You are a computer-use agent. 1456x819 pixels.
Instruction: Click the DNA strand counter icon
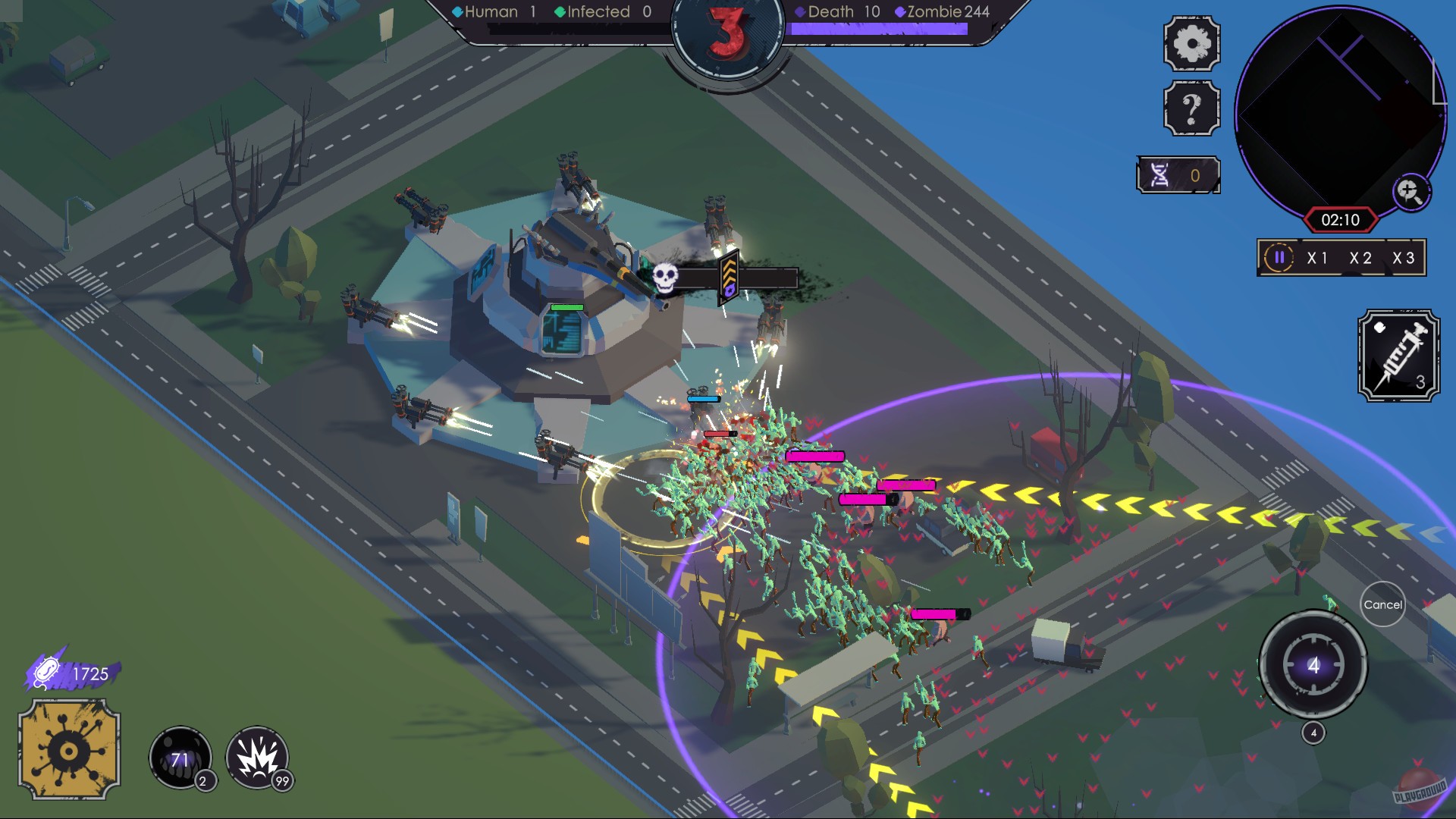(1163, 176)
